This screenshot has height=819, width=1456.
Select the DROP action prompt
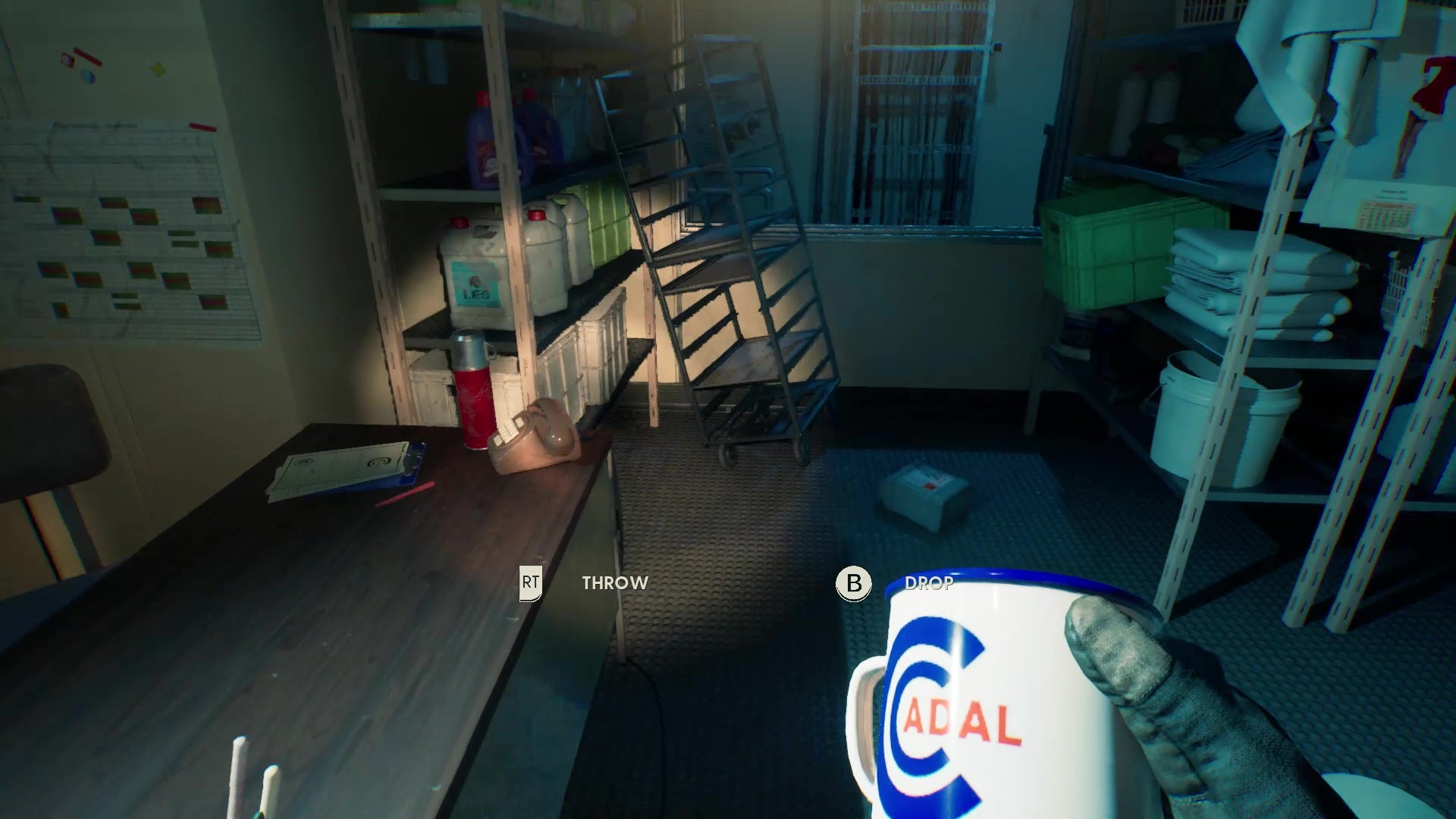coord(928,584)
